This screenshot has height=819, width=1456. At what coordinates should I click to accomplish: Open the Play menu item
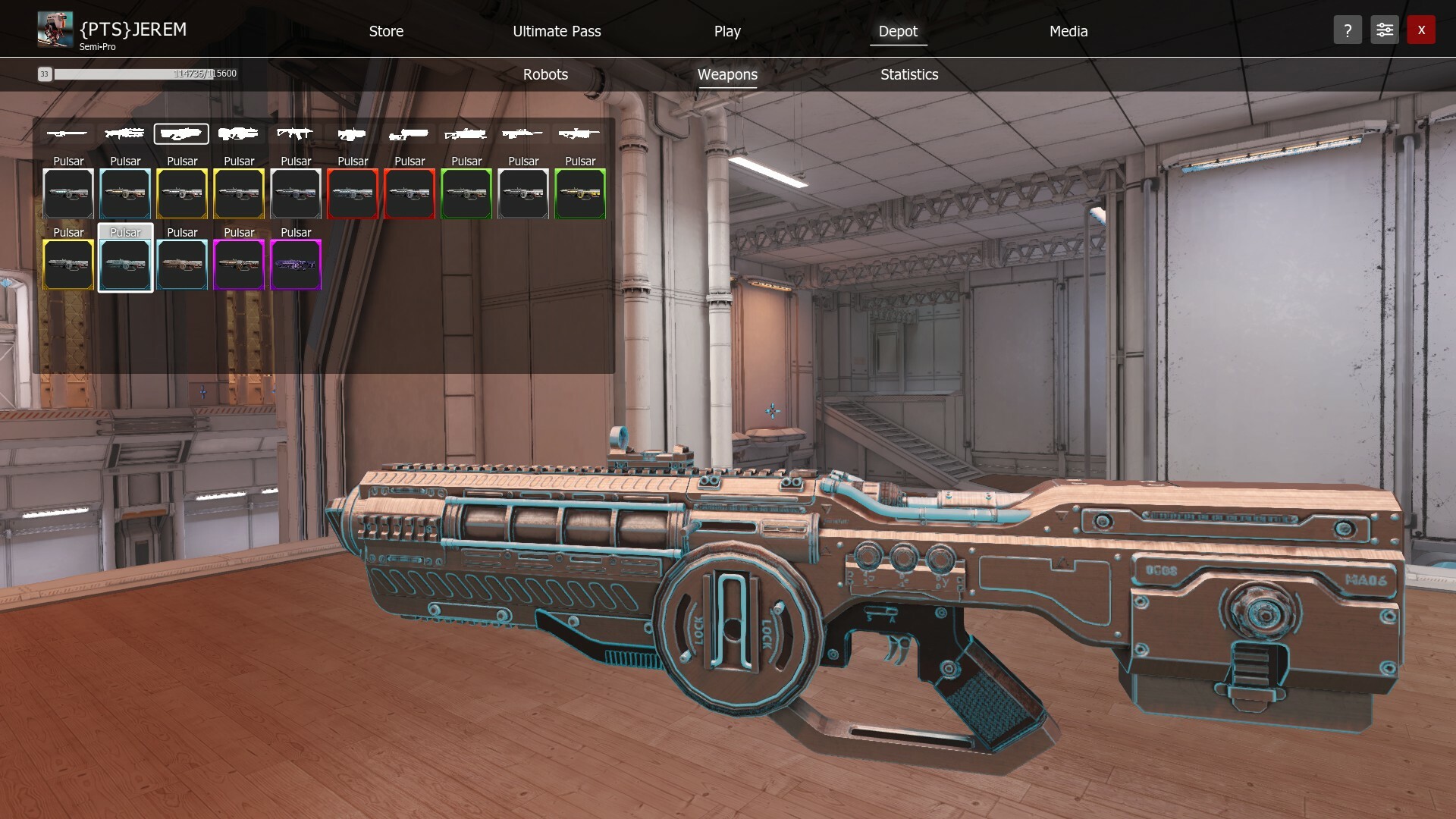point(726,31)
